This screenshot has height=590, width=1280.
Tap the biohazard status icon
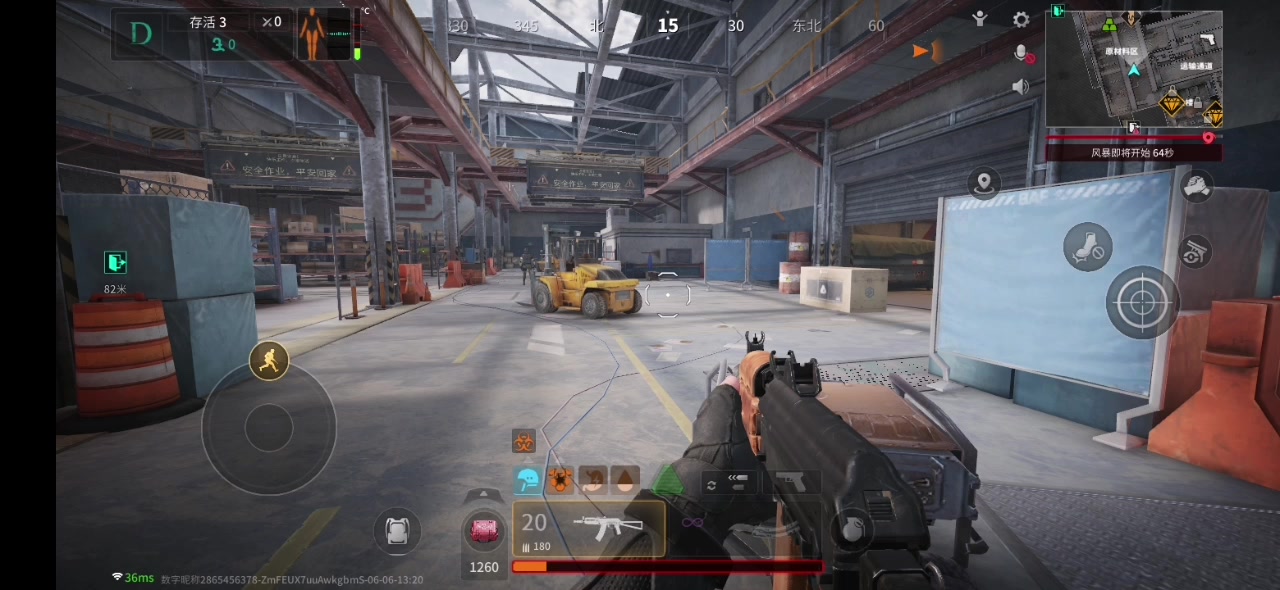click(524, 441)
